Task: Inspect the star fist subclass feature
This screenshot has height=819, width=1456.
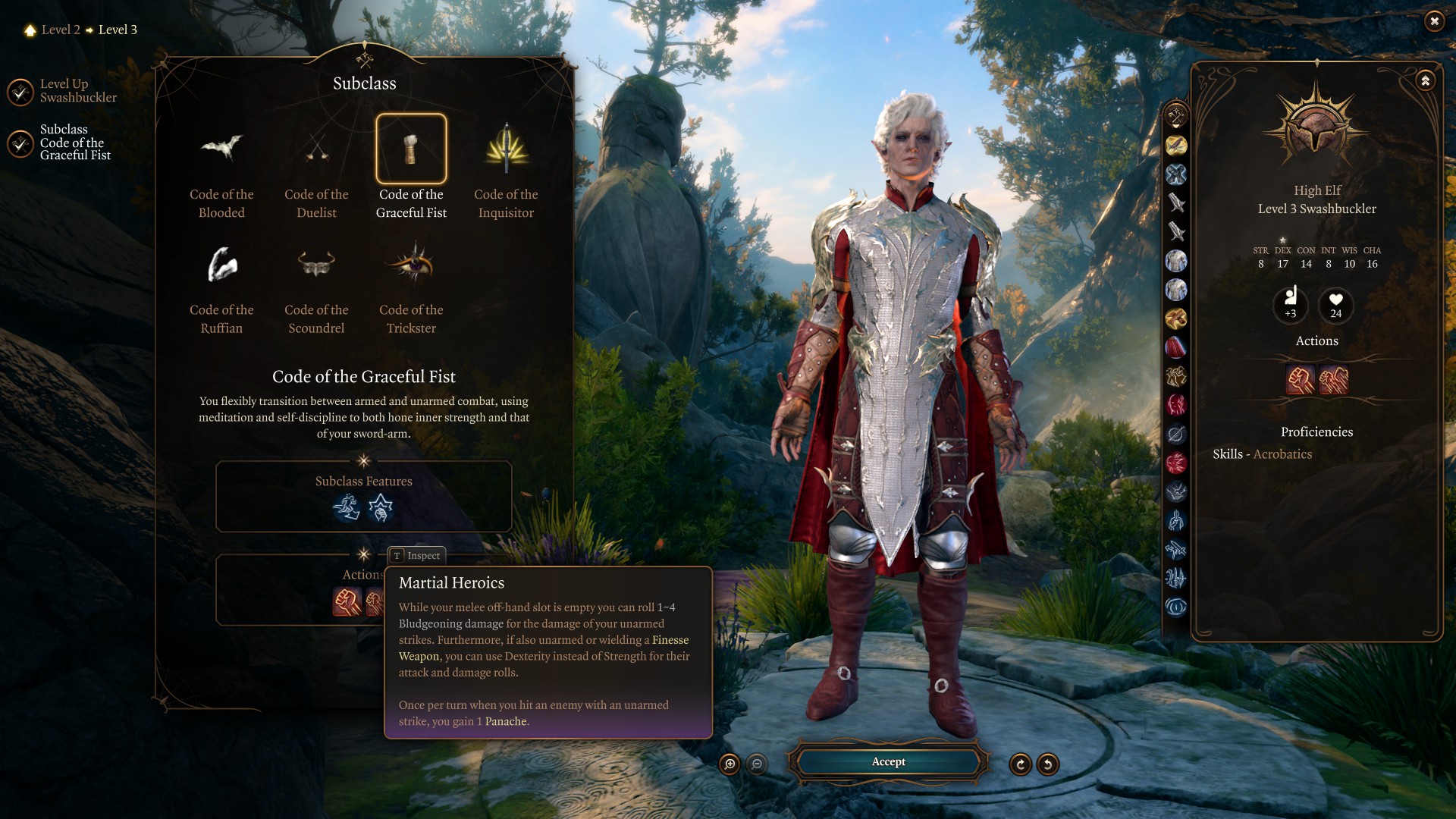Action: coord(381,507)
